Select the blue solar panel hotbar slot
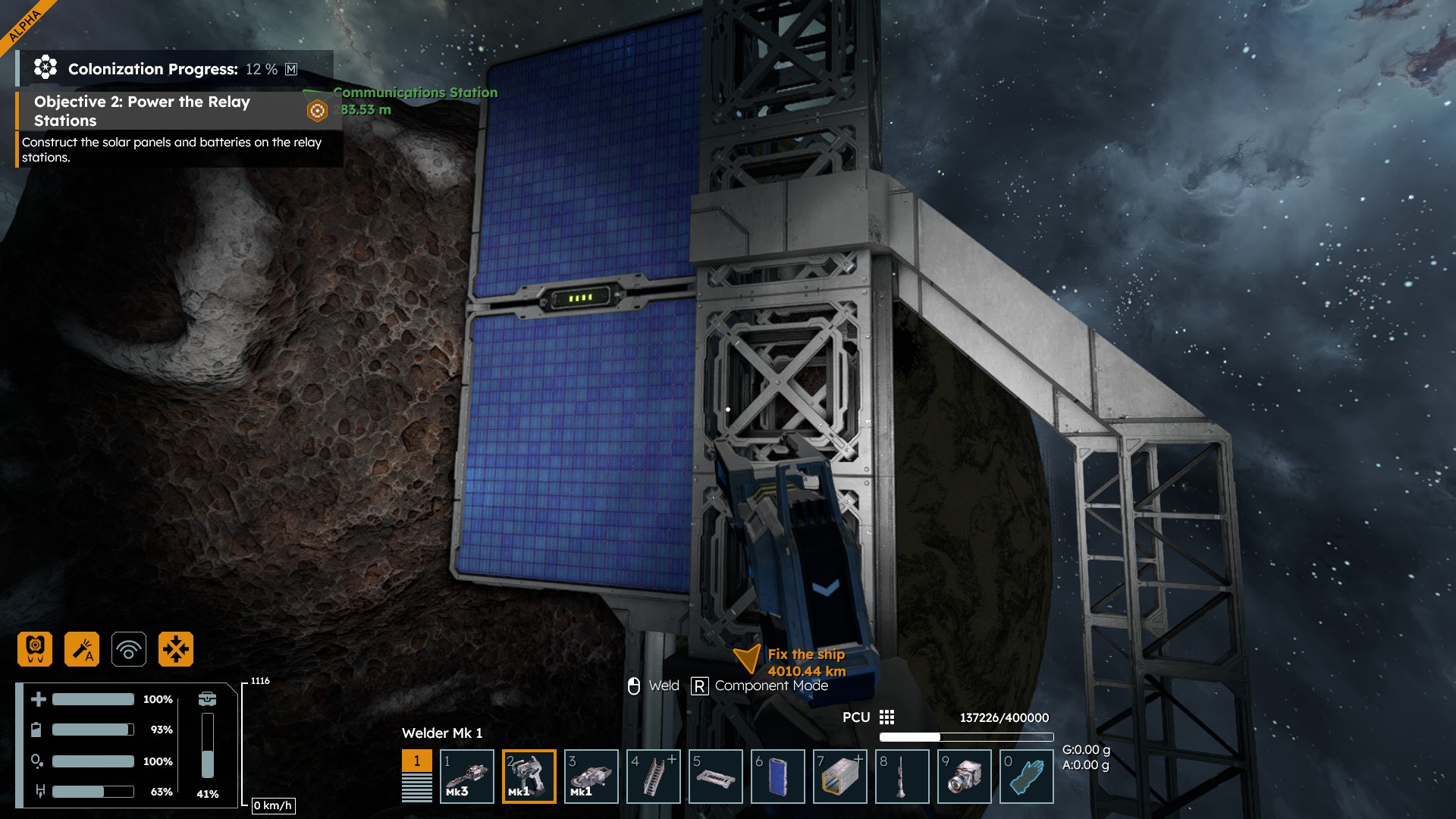The image size is (1456, 819). pyautogui.click(x=777, y=776)
